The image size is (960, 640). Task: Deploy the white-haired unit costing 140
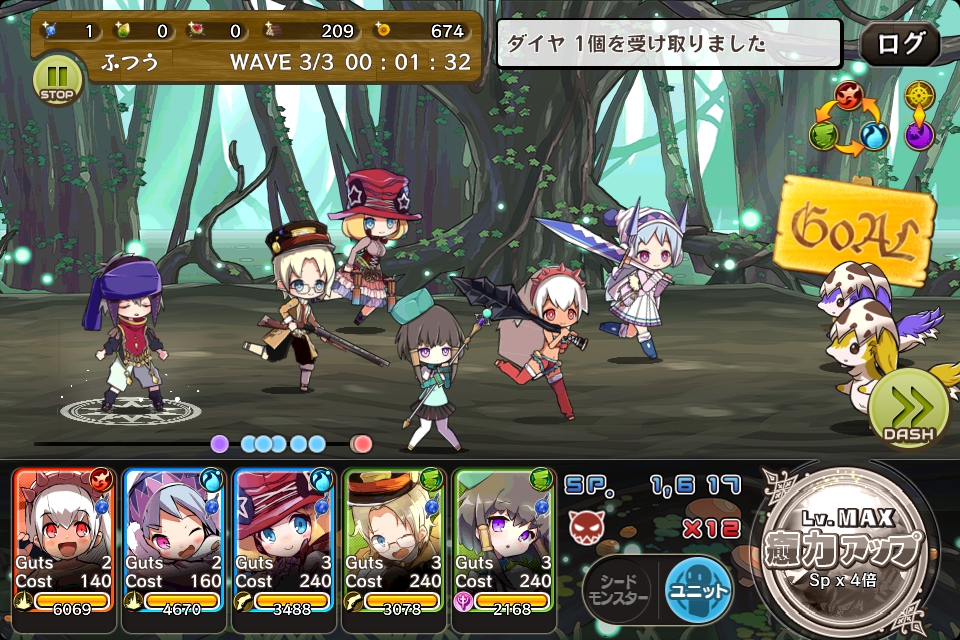(65, 540)
